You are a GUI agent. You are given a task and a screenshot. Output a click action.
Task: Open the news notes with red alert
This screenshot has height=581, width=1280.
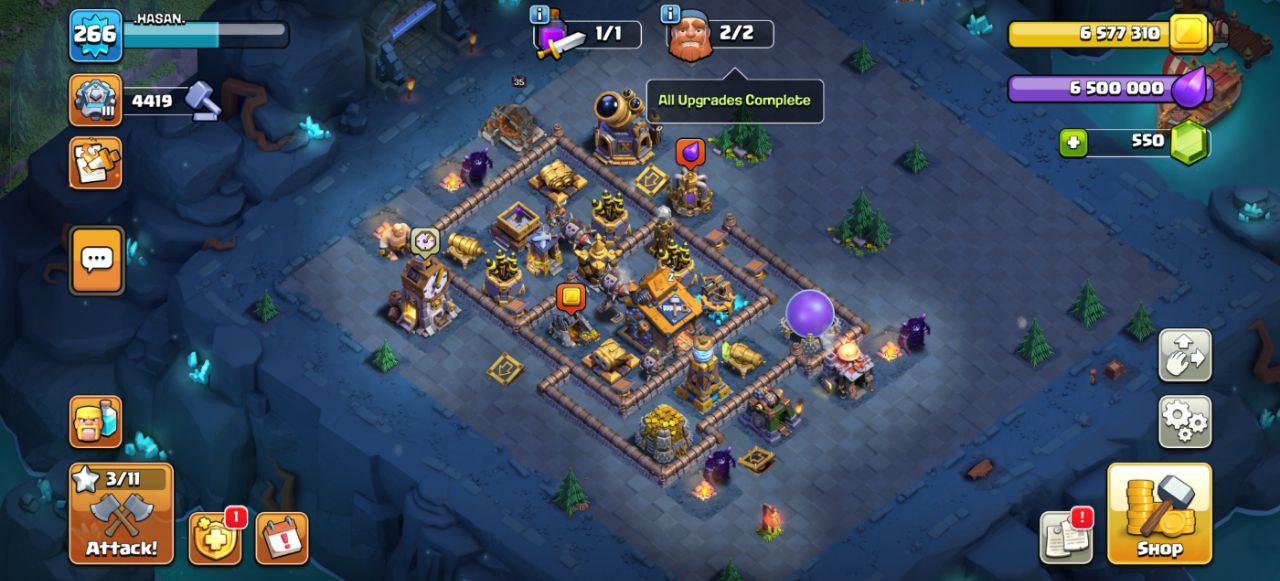[1065, 537]
